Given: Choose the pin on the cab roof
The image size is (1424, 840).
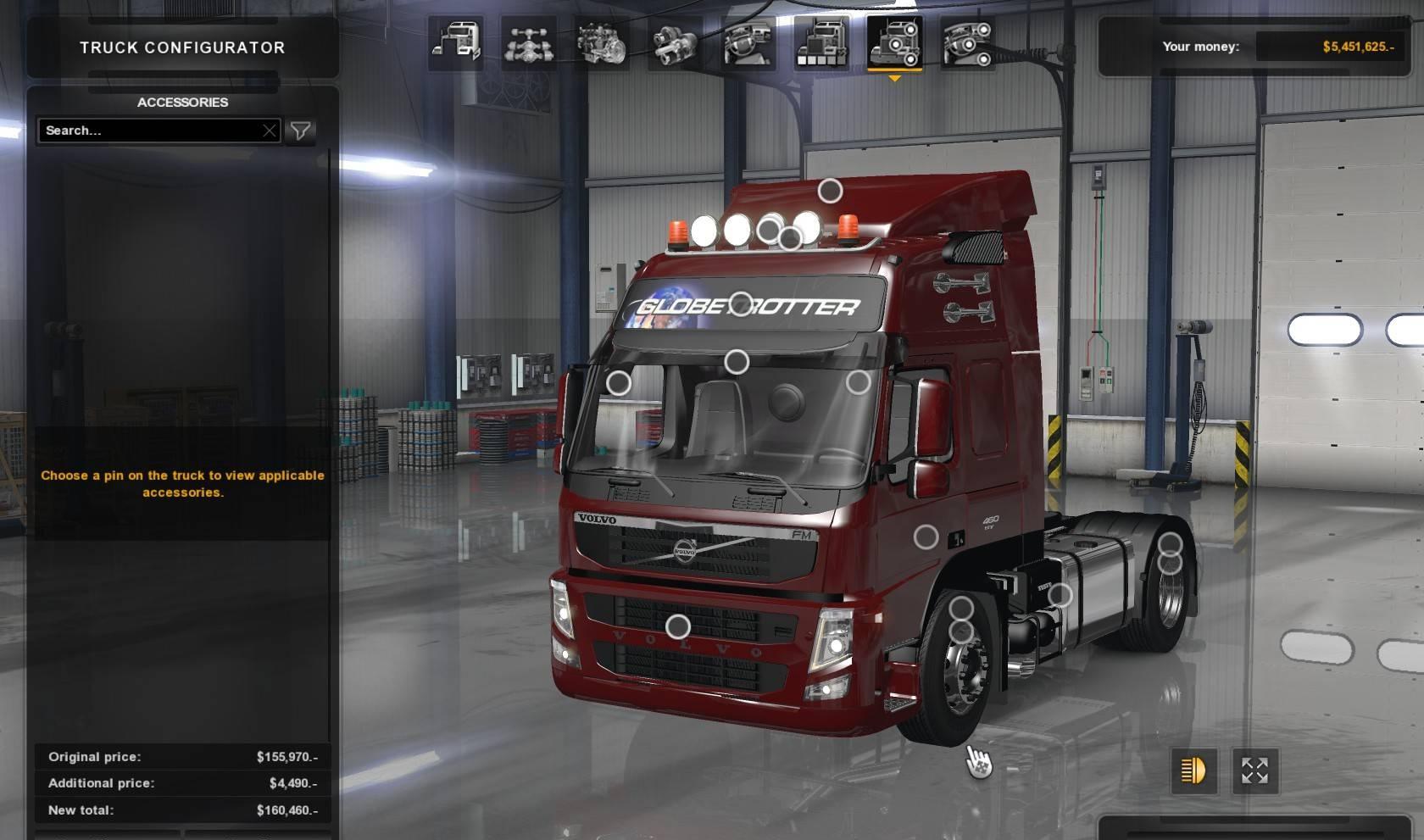Looking at the screenshot, I should tap(830, 191).
